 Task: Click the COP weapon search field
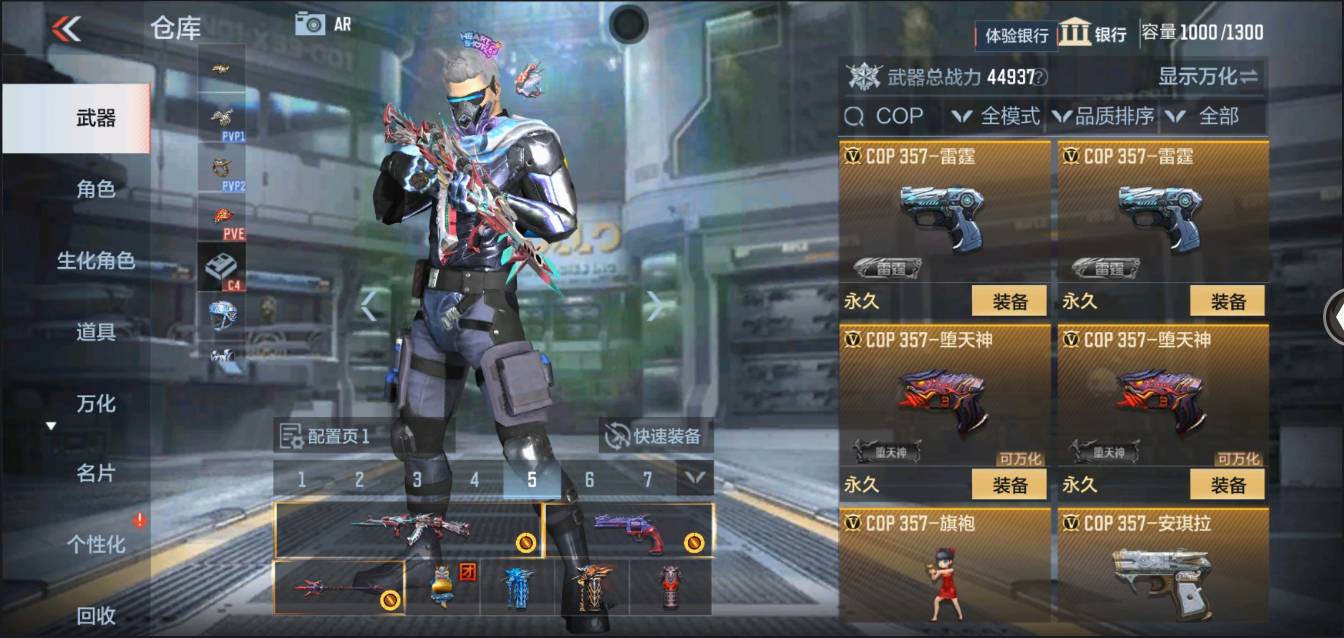pos(890,117)
